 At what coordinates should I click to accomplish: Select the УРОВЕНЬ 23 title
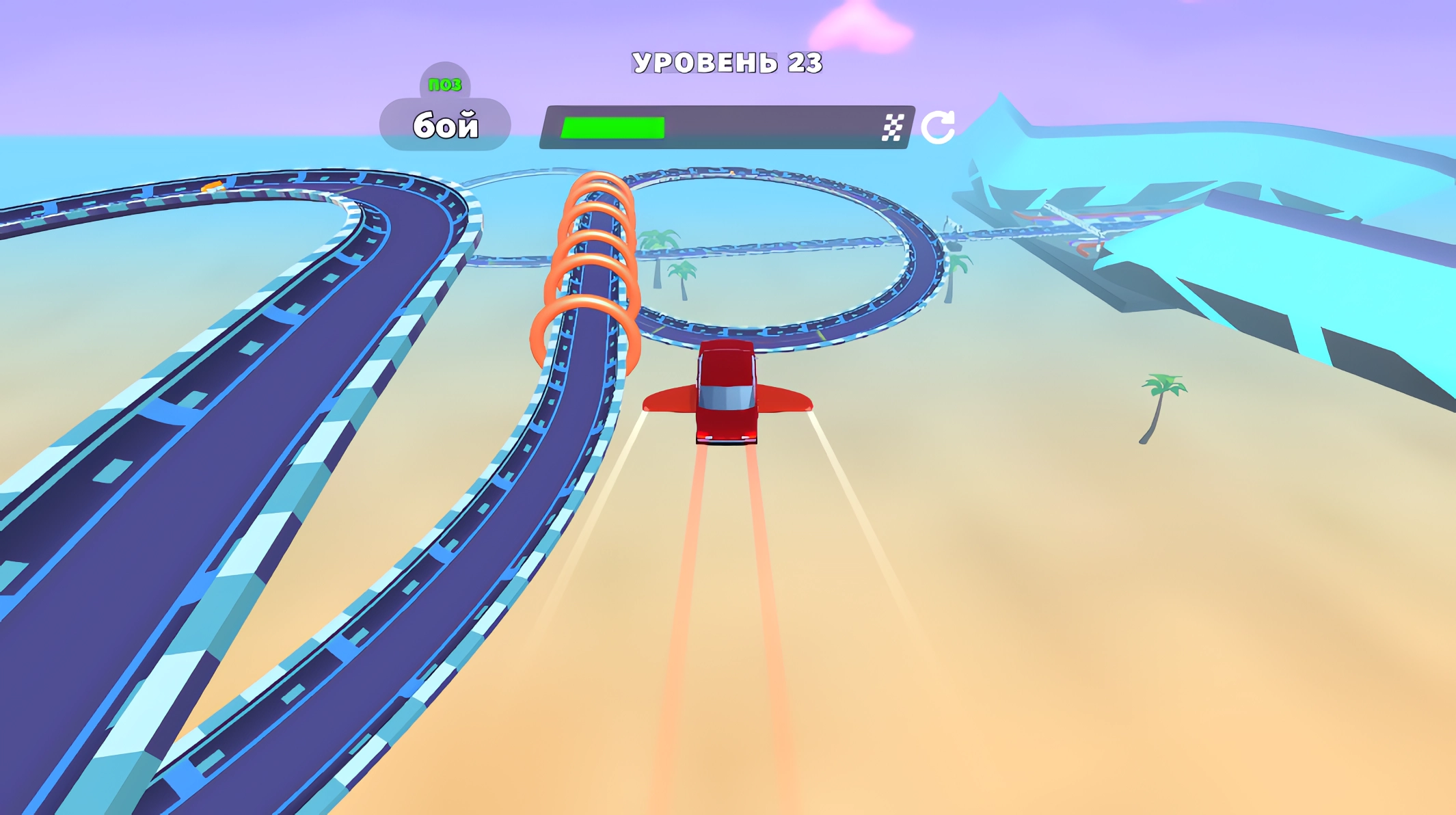[x=728, y=62]
